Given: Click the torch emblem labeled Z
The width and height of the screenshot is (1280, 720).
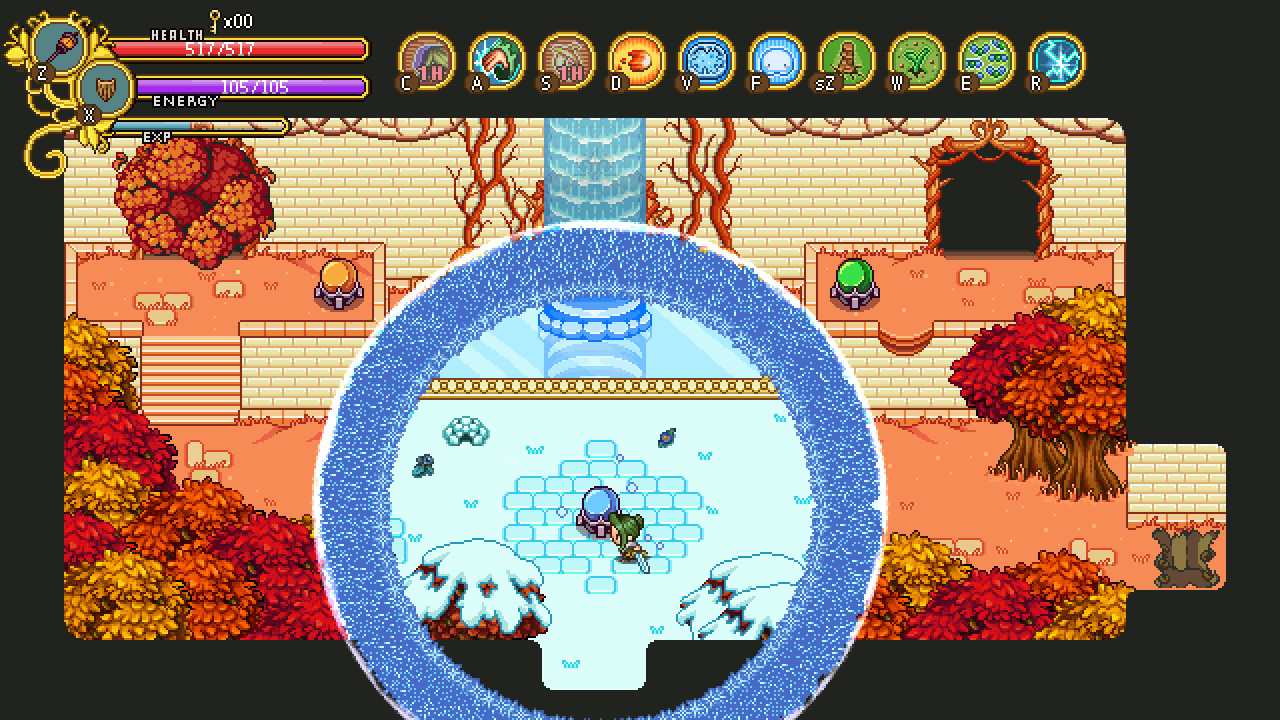Looking at the screenshot, I should tap(60, 45).
